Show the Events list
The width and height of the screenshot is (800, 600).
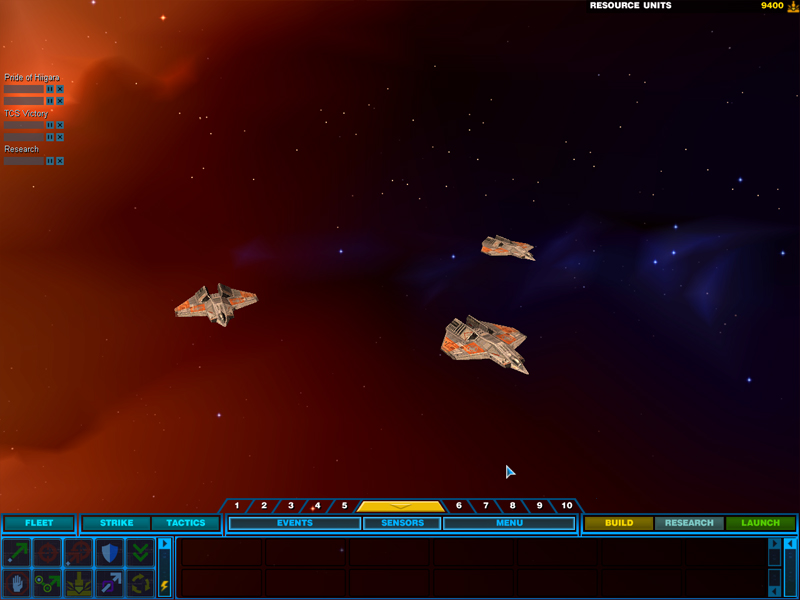tap(295, 523)
